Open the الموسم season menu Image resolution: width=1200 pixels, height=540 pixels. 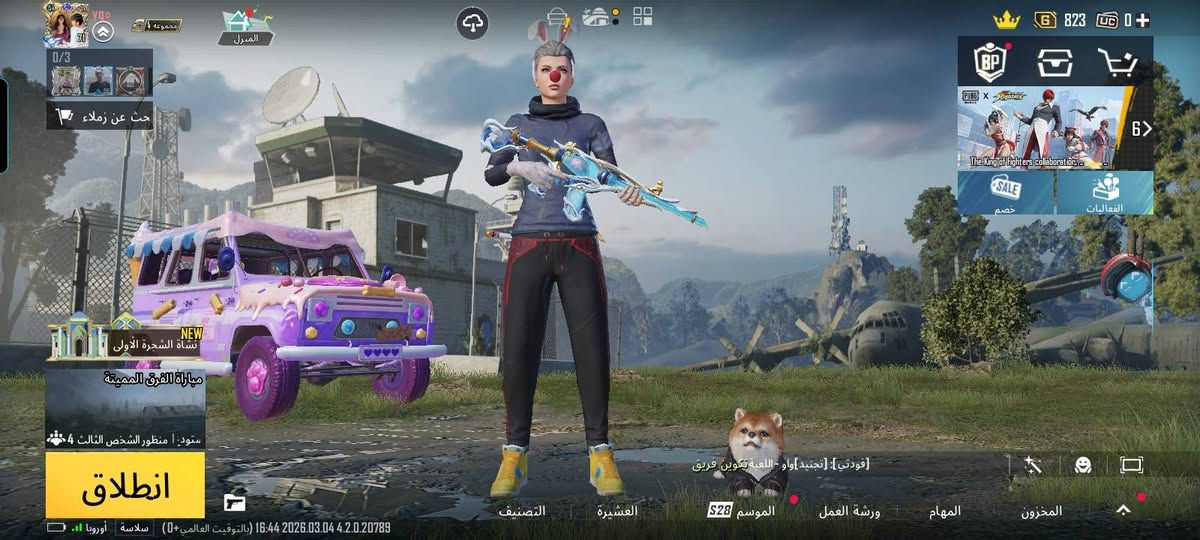click(x=742, y=511)
